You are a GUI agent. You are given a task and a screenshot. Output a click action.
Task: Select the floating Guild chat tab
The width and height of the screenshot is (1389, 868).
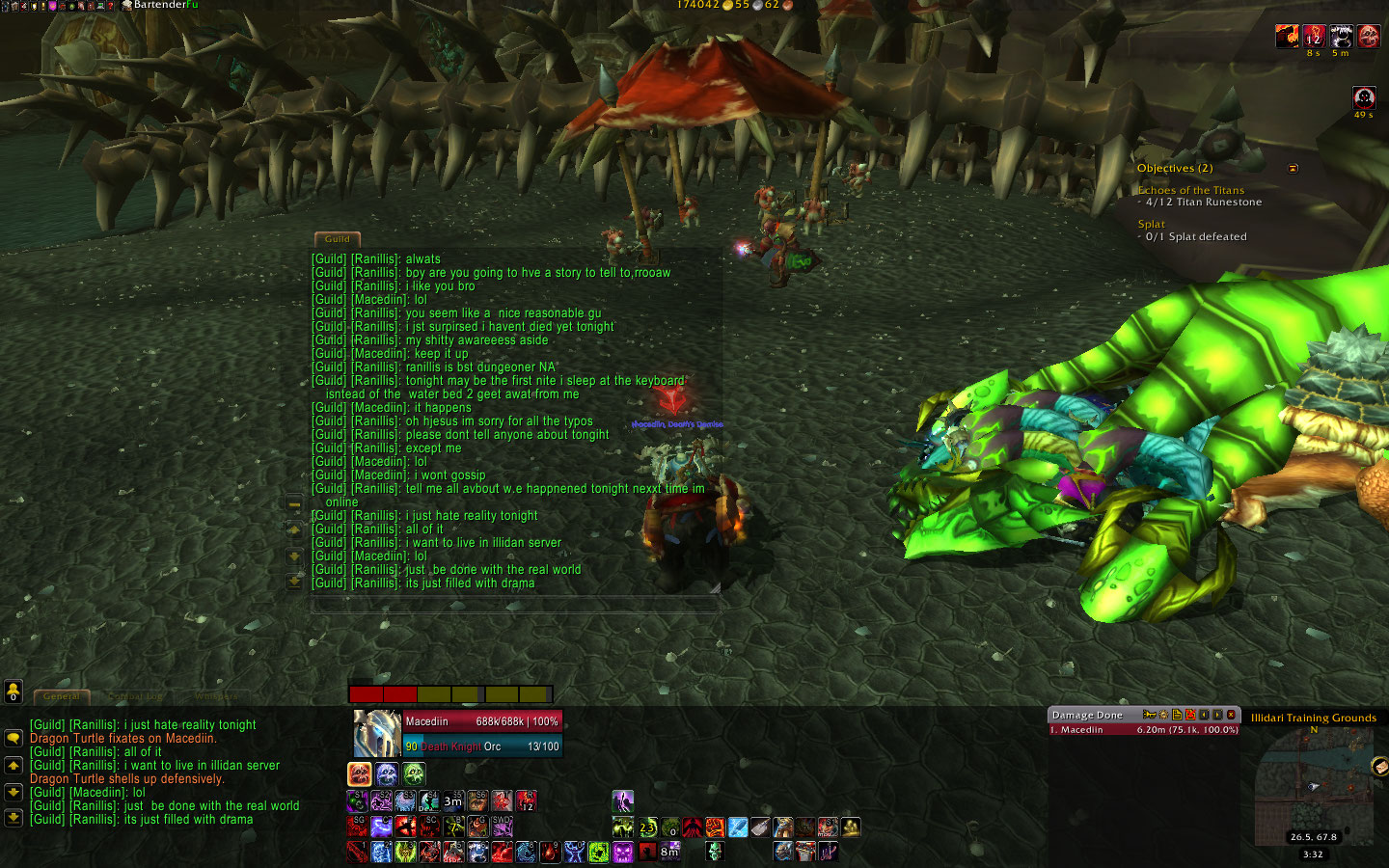(x=338, y=239)
